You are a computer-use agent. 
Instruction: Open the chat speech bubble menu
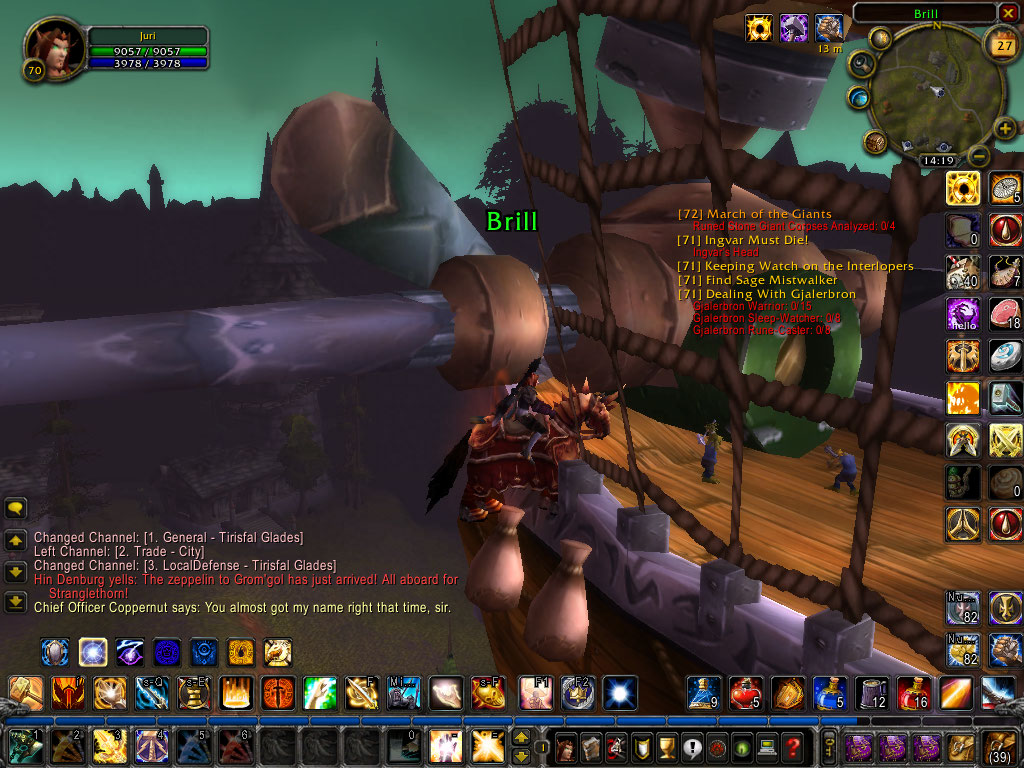point(16,508)
